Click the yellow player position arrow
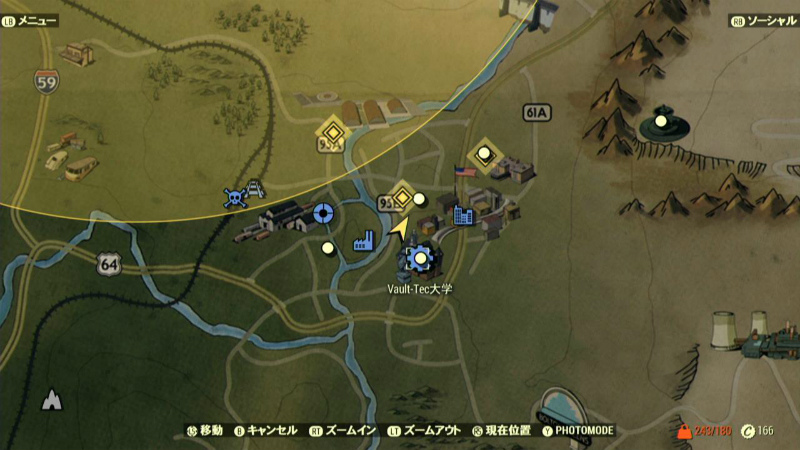The width and height of the screenshot is (800, 450). [x=400, y=229]
